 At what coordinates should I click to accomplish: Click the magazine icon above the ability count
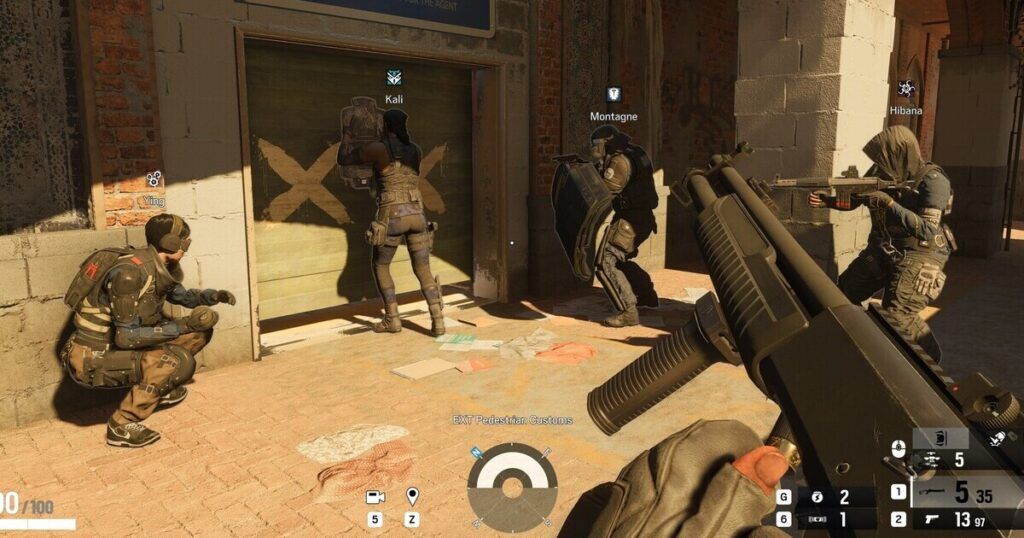point(941,437)
